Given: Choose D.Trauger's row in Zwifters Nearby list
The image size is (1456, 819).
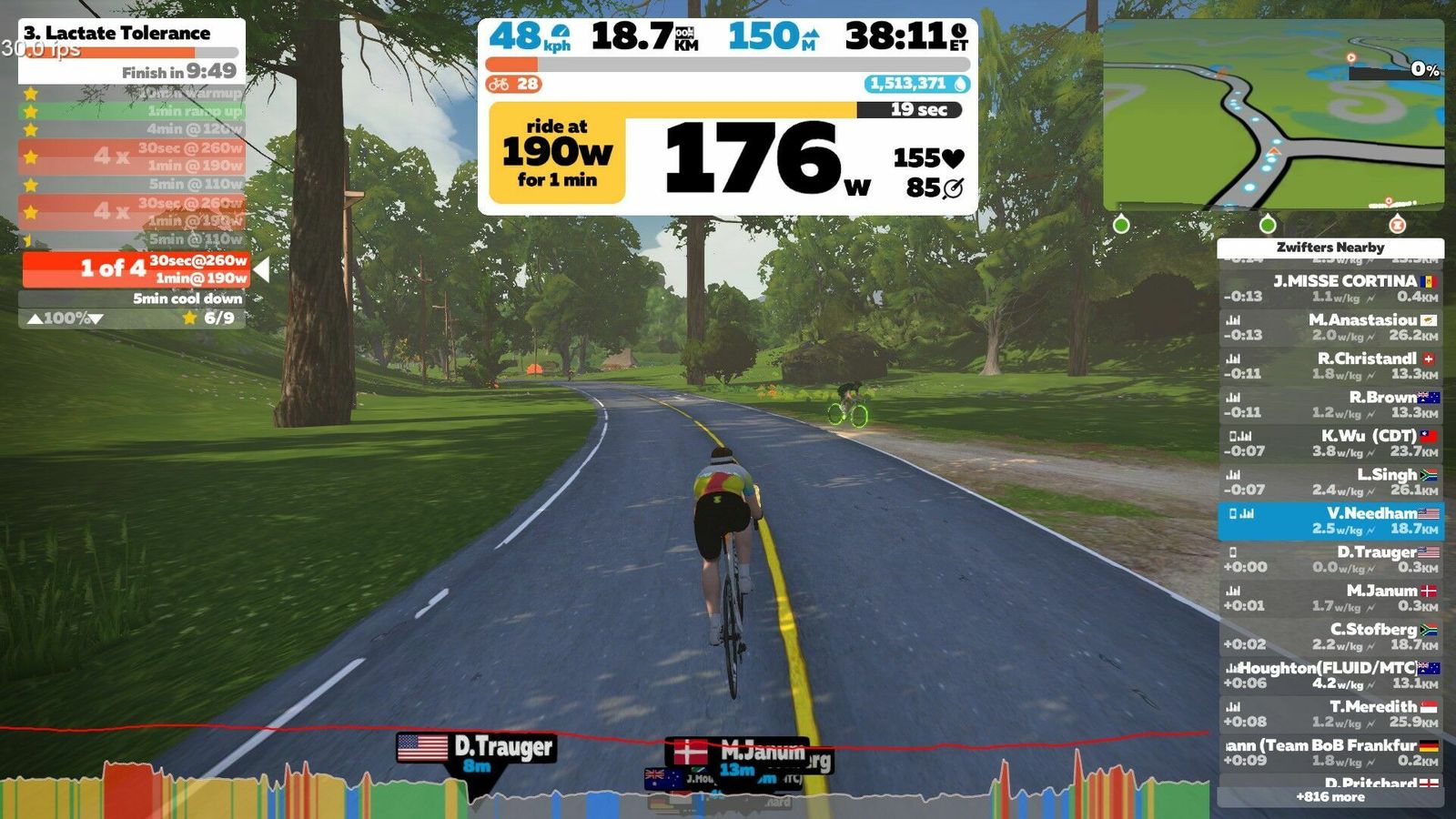Looking at the screenshot, I should tap(1330, 560).
